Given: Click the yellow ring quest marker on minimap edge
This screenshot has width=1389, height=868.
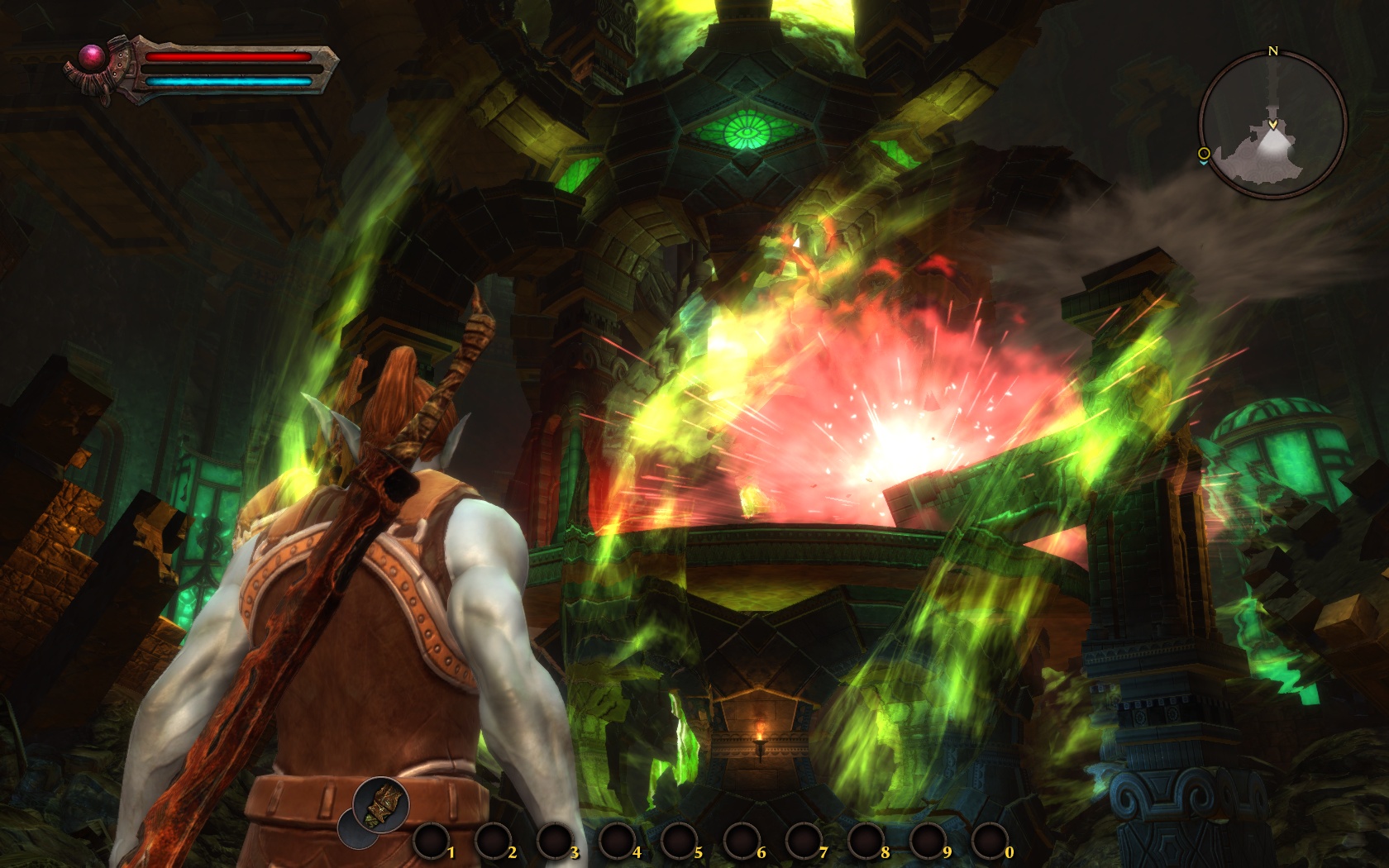Looking at the screenshot, I should (1204, 153).
